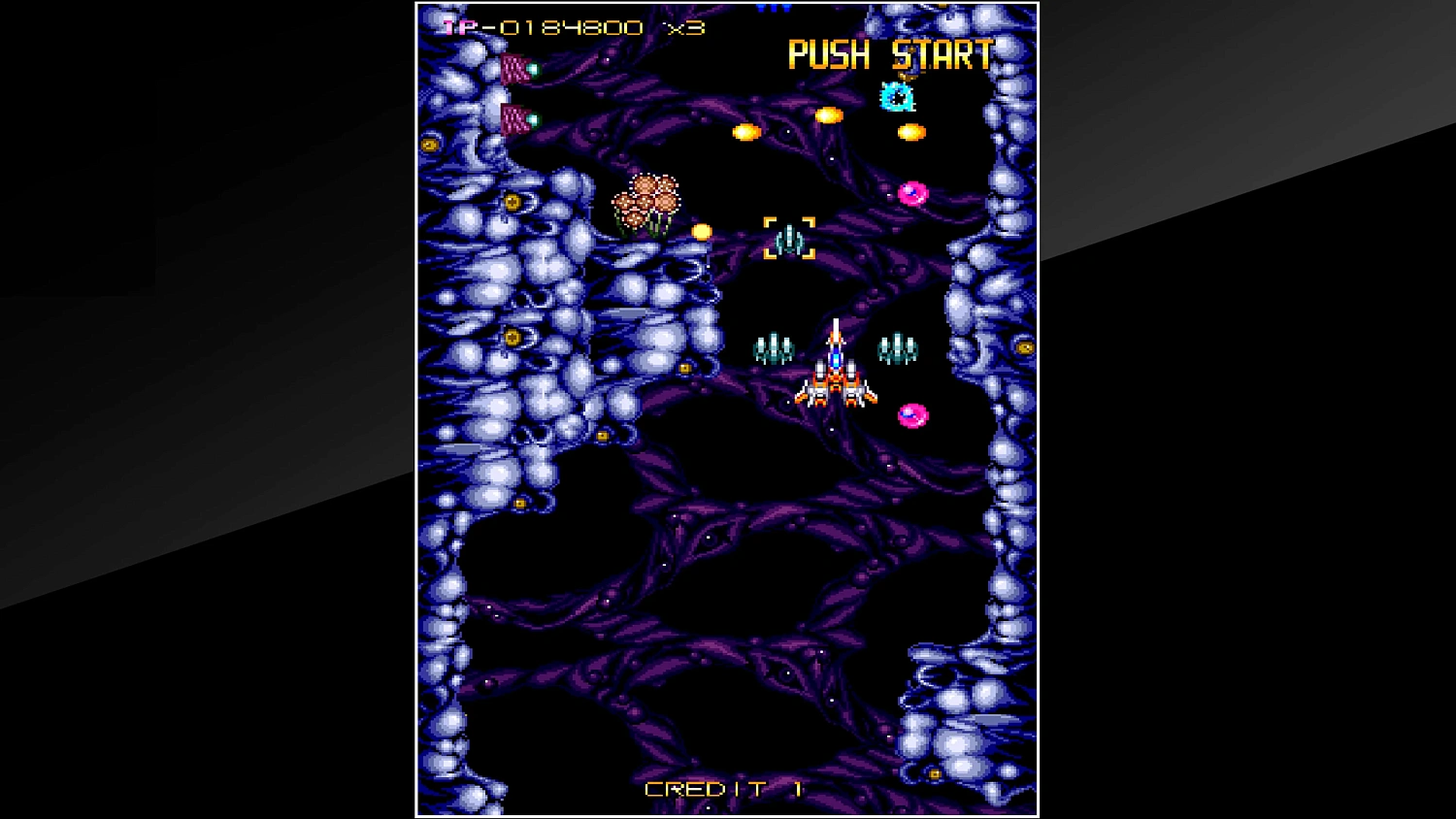The width and height of the screenshot is (1456, 819).
Task: Click the cyan ring enemy near PUSH START
Action: coord(895,97)
